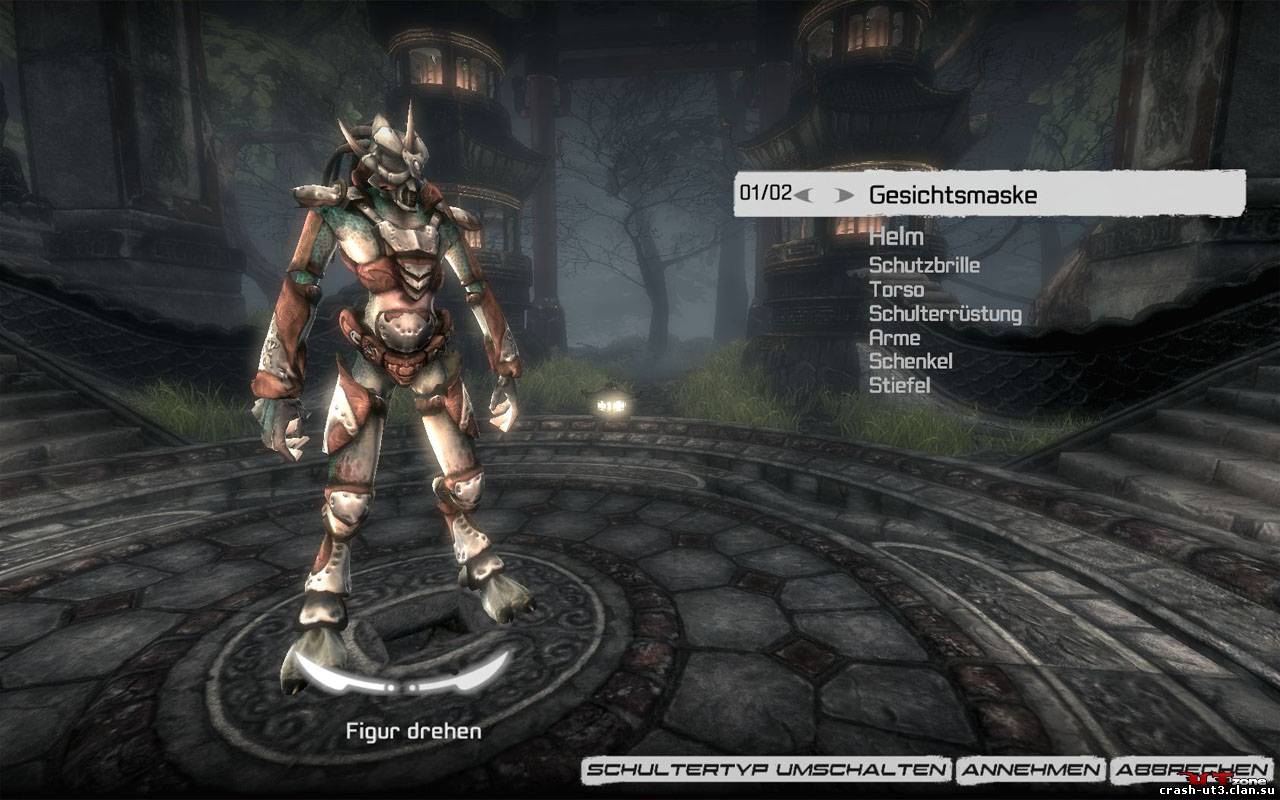This screenshot has width=1280, height=800.
Task: Open the Schutzbrille option
Action: (924, 266)
